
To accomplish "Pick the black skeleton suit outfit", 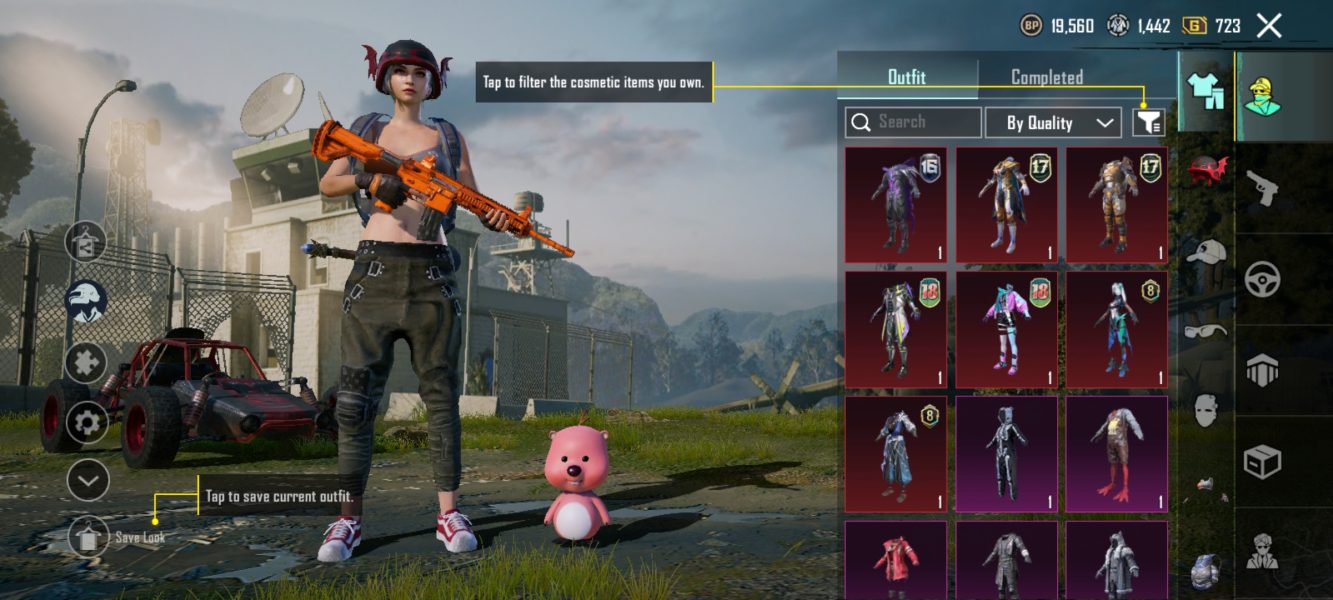I will tap(1006, 453).
